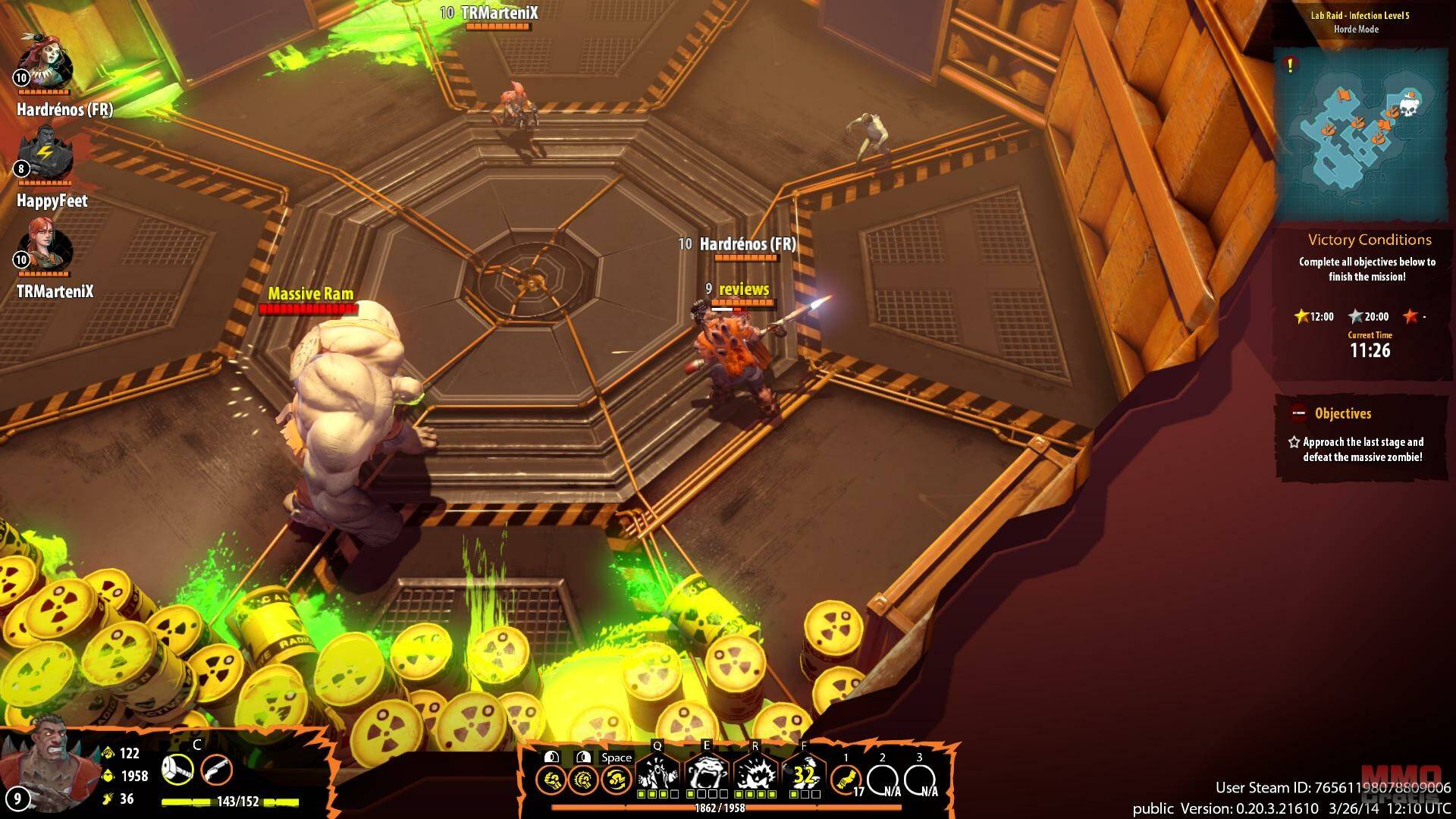Use the basic fist attack icon
Viewport: 1456px width, 819px height.
551,779
